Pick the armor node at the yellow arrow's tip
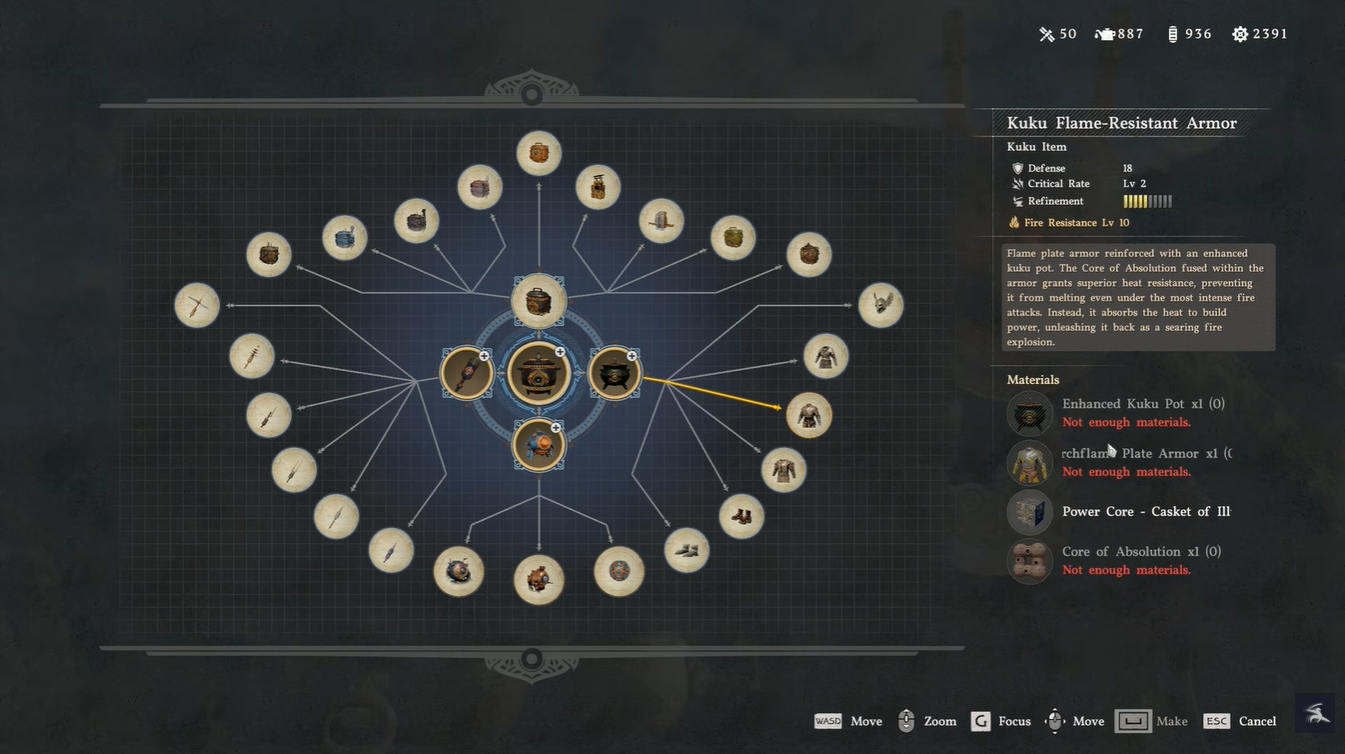This screenshot has width=1345, height=754. 808,414
